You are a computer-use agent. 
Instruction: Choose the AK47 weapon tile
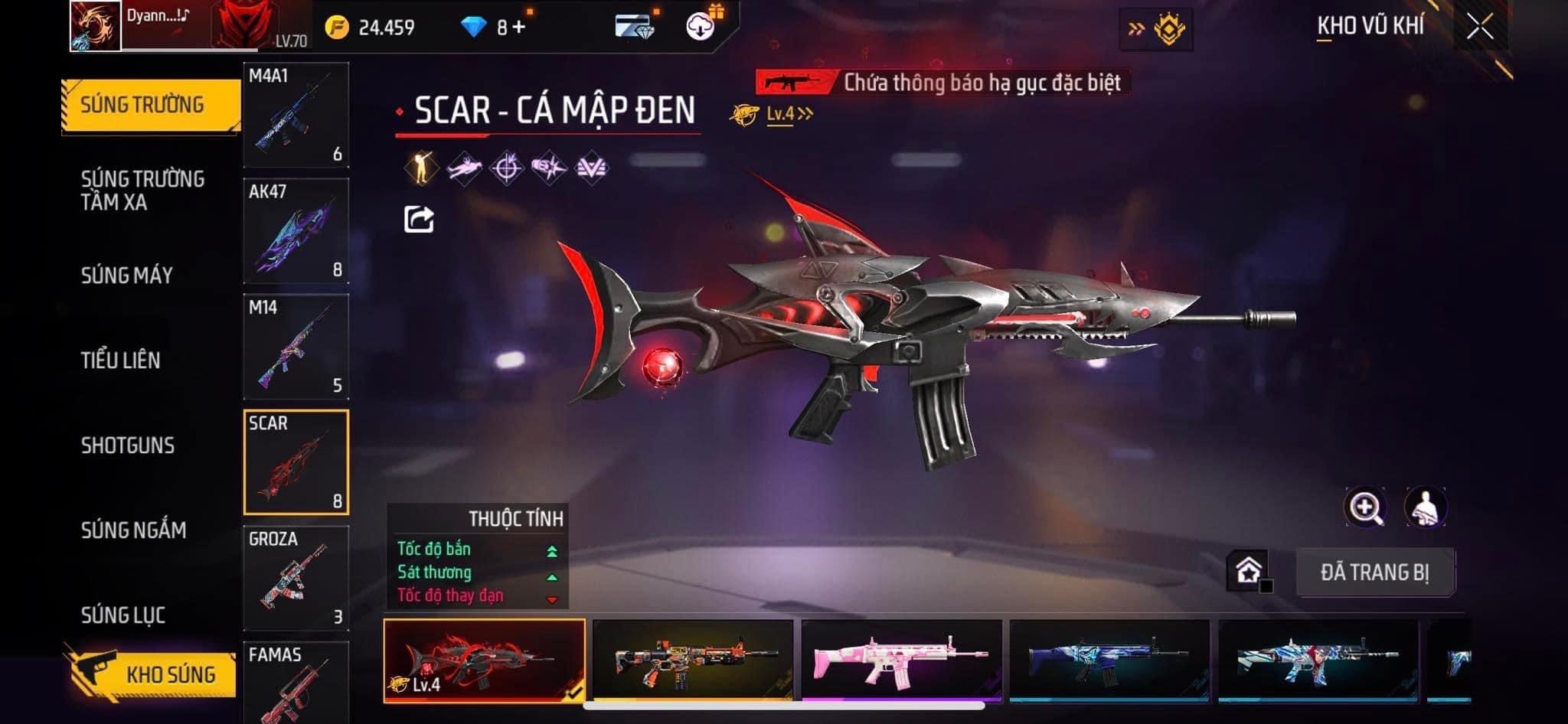296,231
